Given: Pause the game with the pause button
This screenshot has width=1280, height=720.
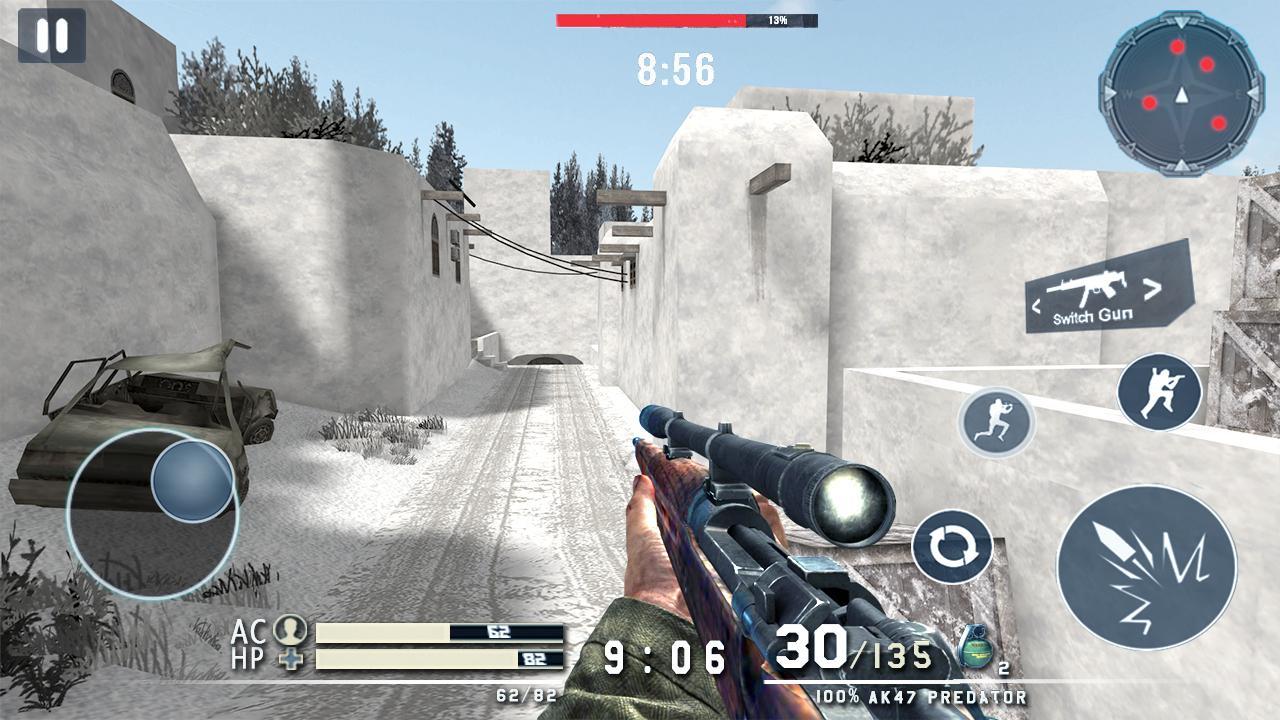Looking at the screenshot, I should click(52, 36).
